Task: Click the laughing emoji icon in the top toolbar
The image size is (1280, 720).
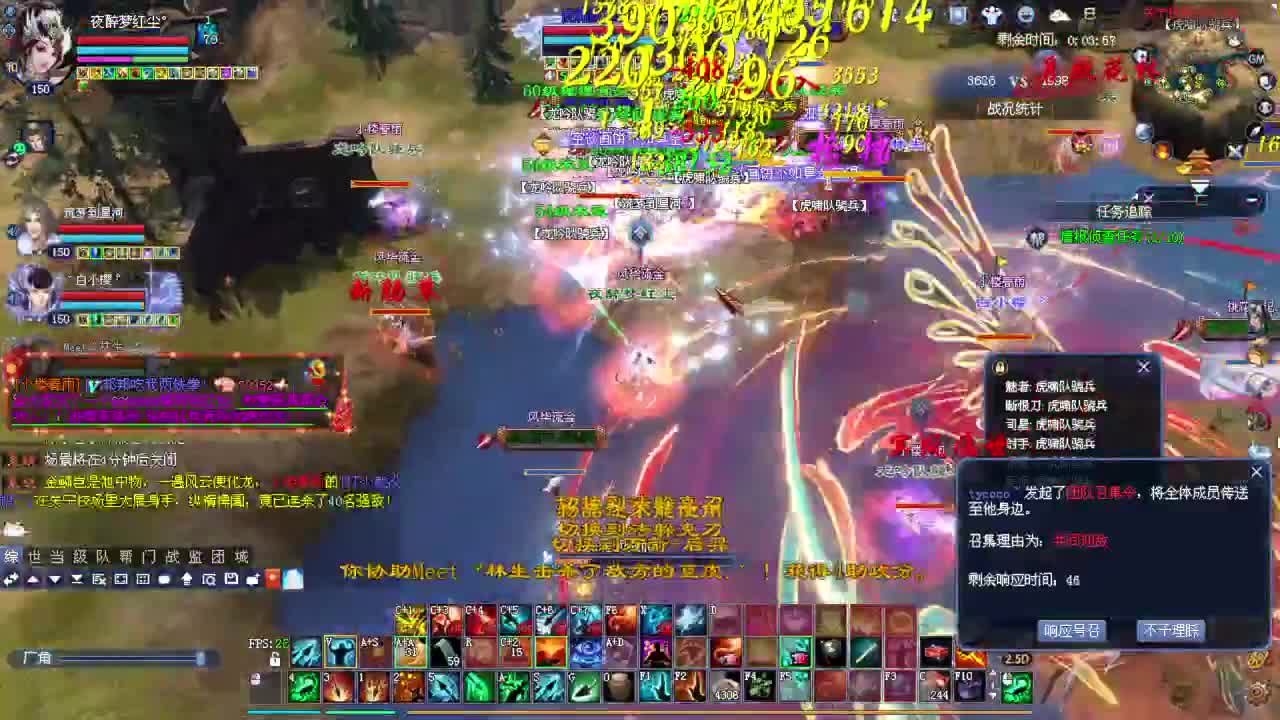Action: 1025,16
